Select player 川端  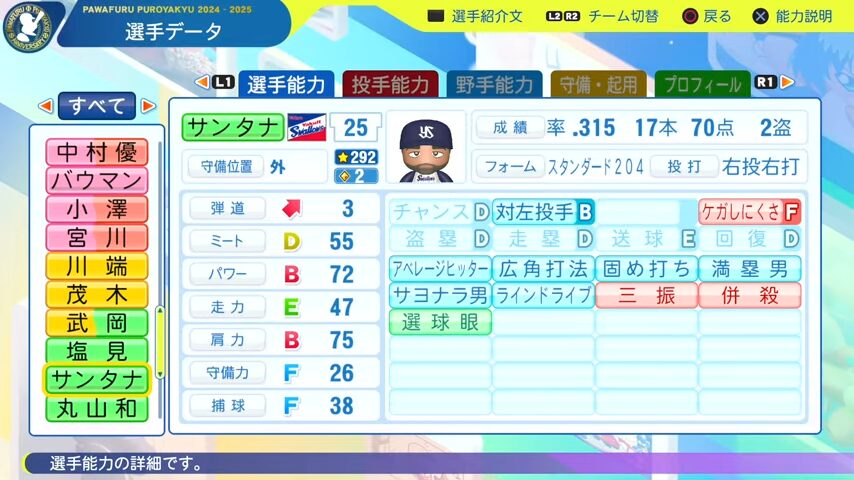(x=96, y=266)
